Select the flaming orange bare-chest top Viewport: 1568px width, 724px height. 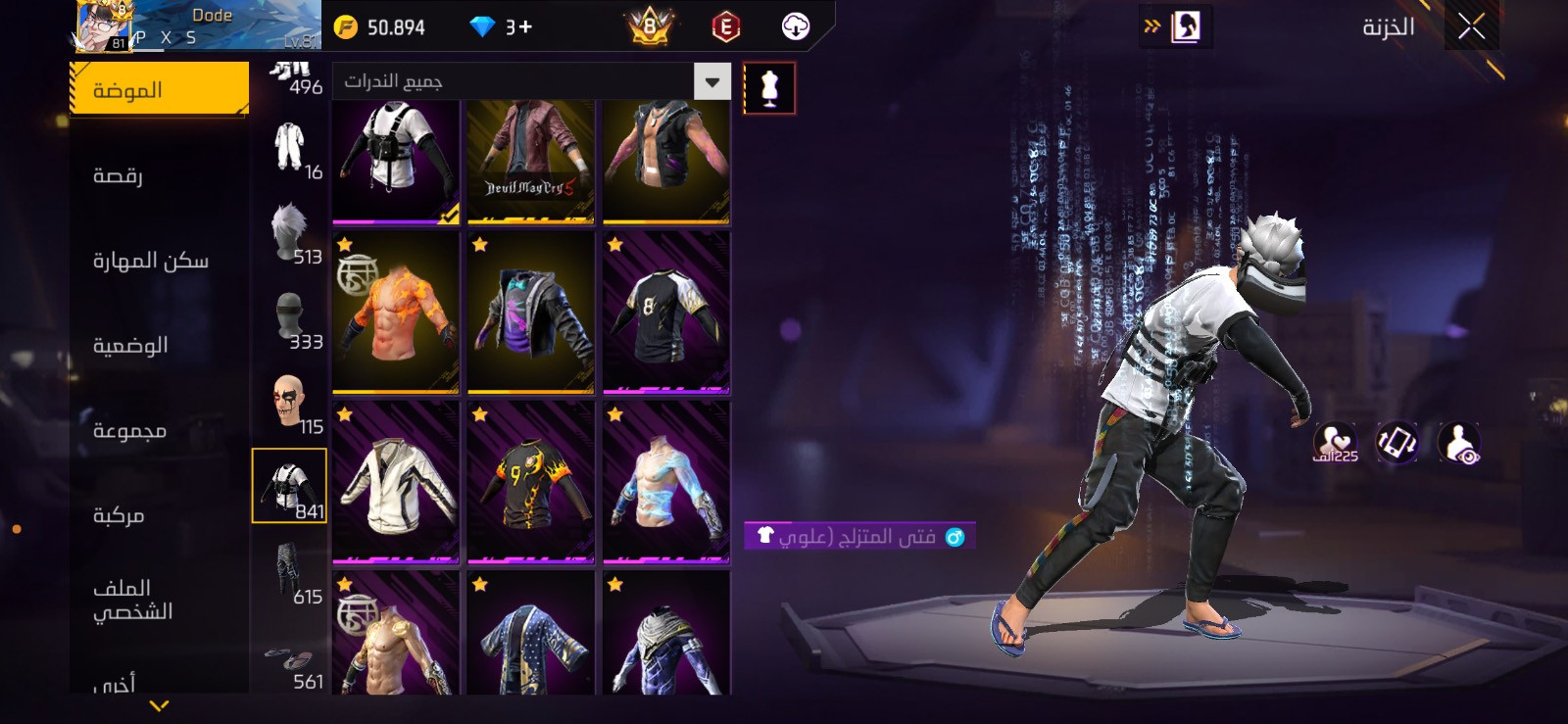click(x=396, y=312)
